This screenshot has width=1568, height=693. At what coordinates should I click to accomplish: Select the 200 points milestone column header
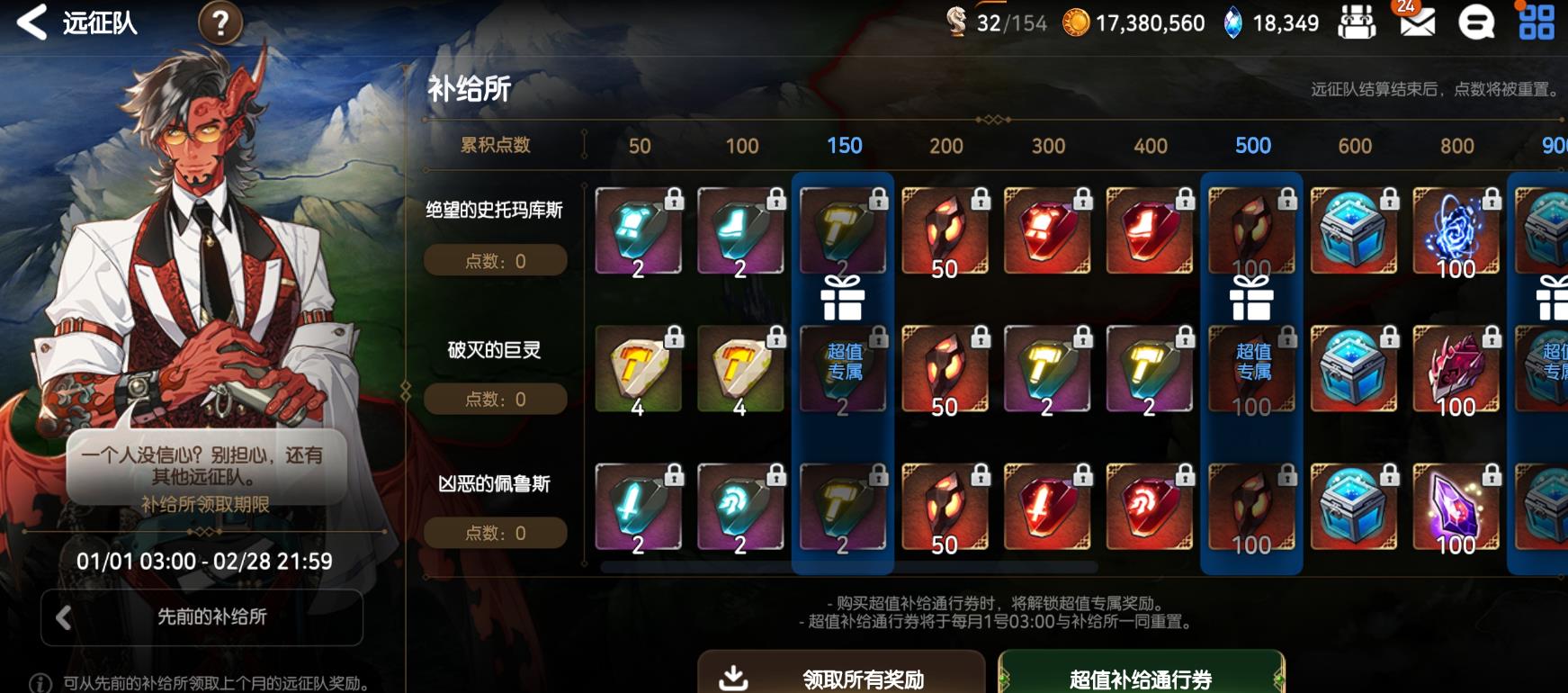(x=945, y=144)
